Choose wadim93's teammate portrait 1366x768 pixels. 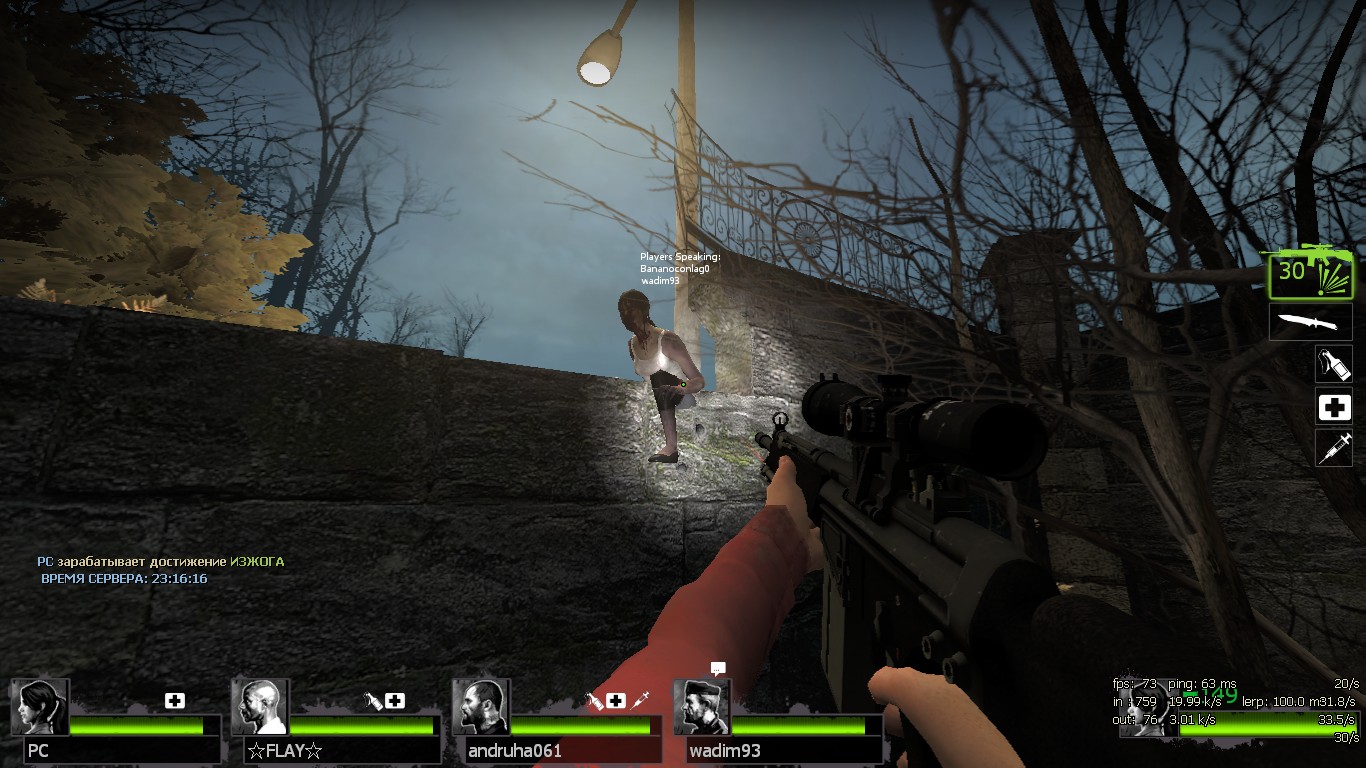pos(701,707)
